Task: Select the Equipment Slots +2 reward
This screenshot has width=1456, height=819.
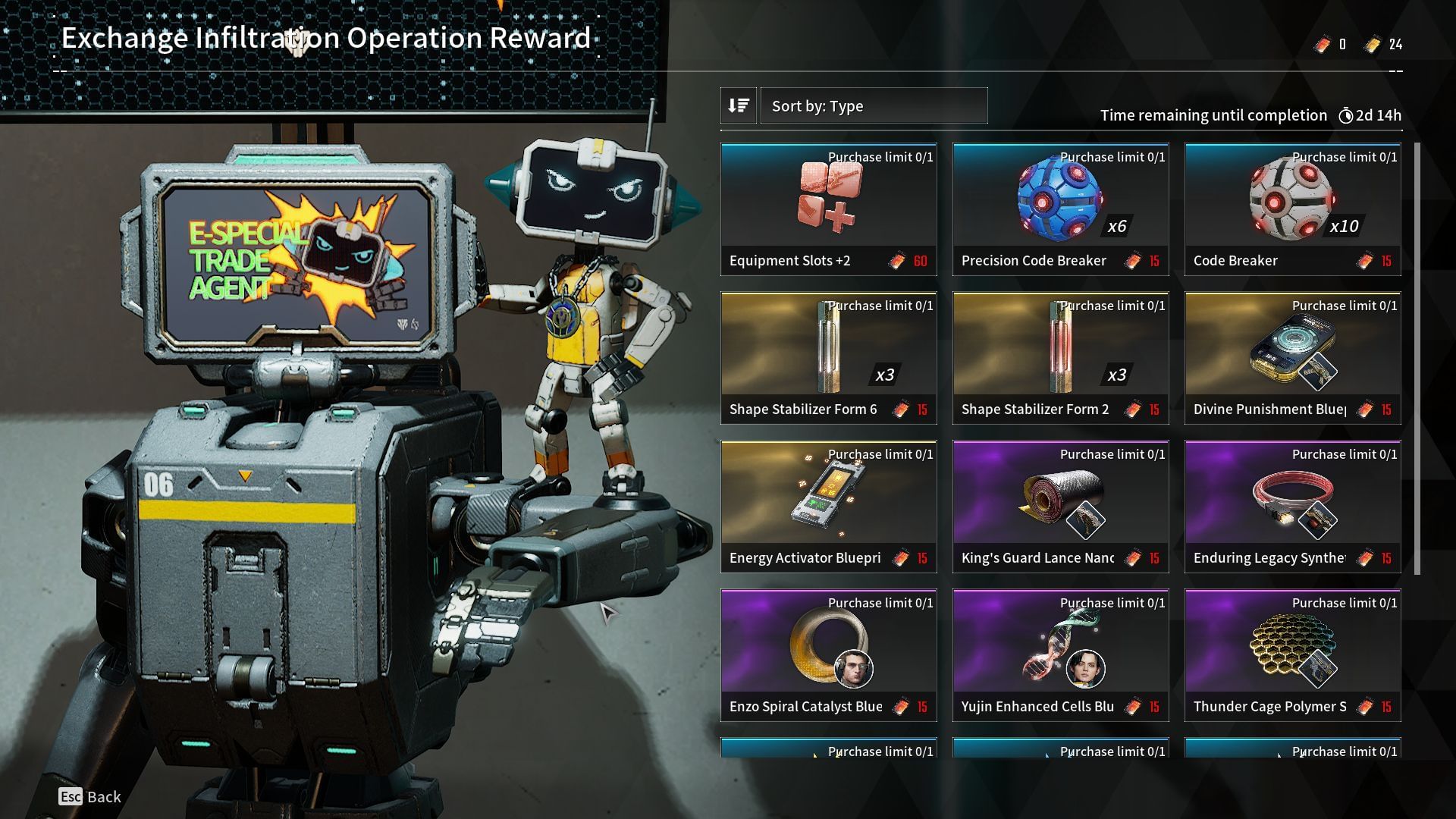Action: [829, 209]
